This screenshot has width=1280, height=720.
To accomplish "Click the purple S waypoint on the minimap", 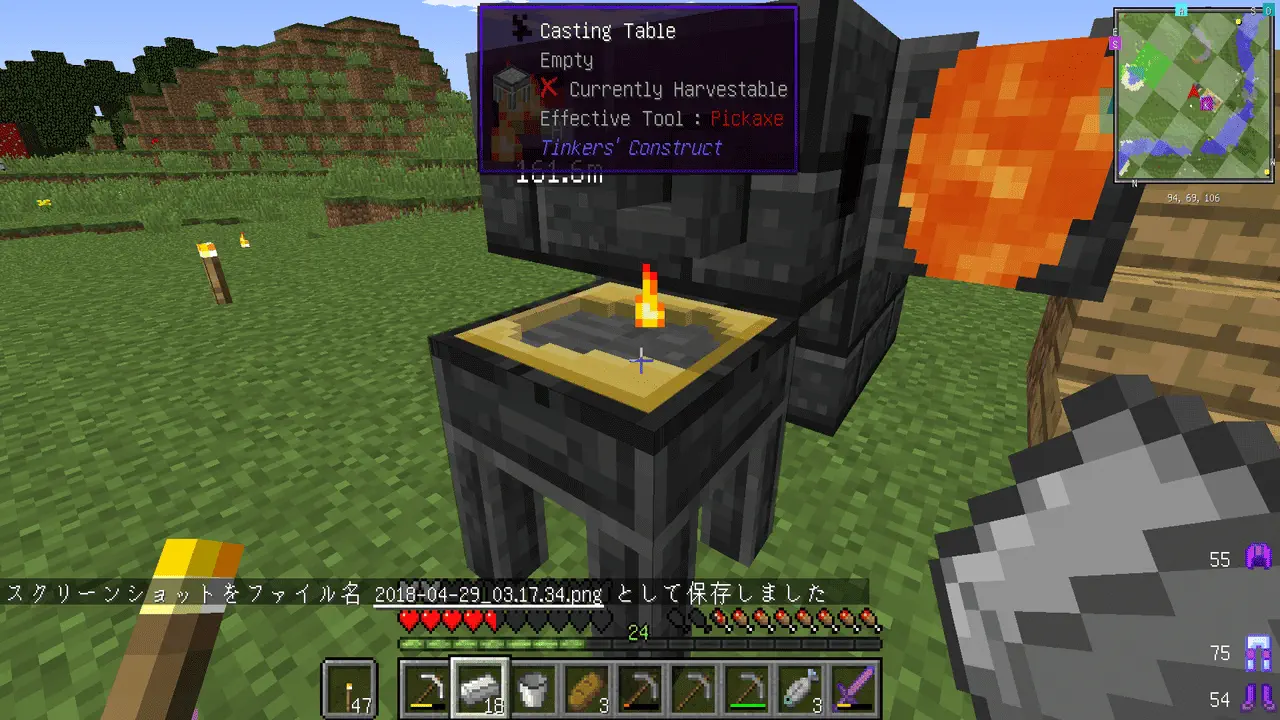I will pos(1115,44).
